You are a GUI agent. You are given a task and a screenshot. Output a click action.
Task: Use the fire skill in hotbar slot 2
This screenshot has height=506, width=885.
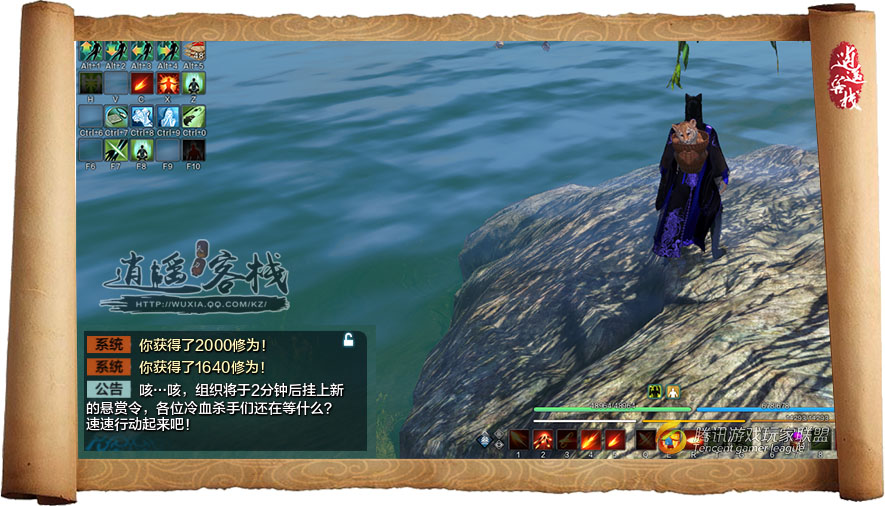(x=543, y=439)
